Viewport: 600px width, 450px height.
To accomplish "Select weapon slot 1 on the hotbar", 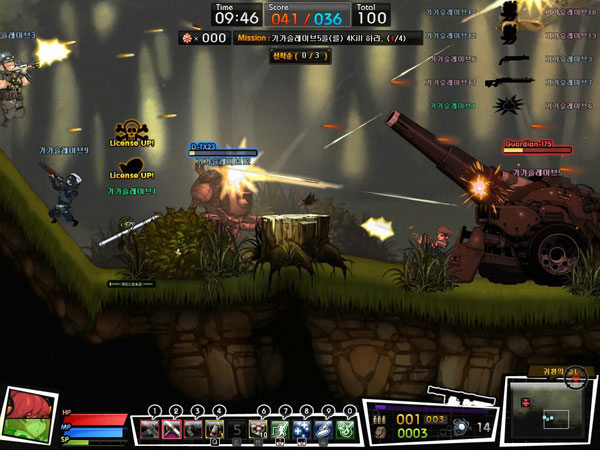I will pos(149,430).
